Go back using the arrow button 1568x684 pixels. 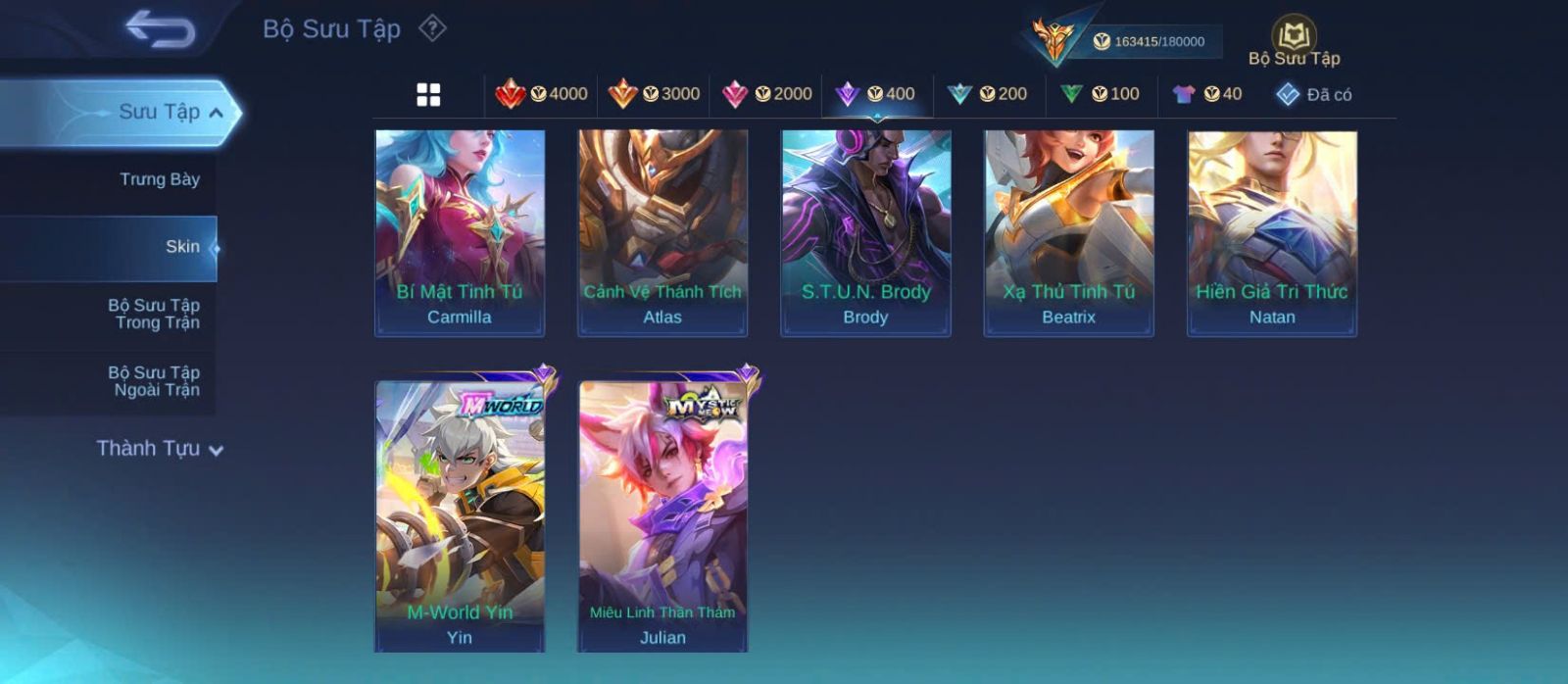[x=161, y=29]
